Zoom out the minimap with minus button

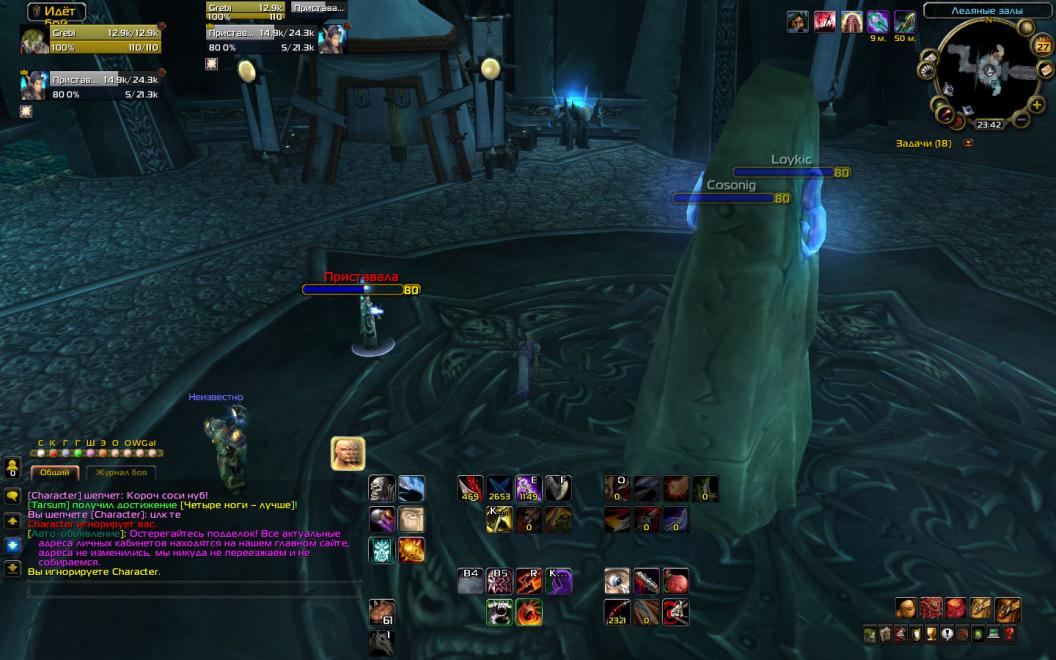point(1022,120)
